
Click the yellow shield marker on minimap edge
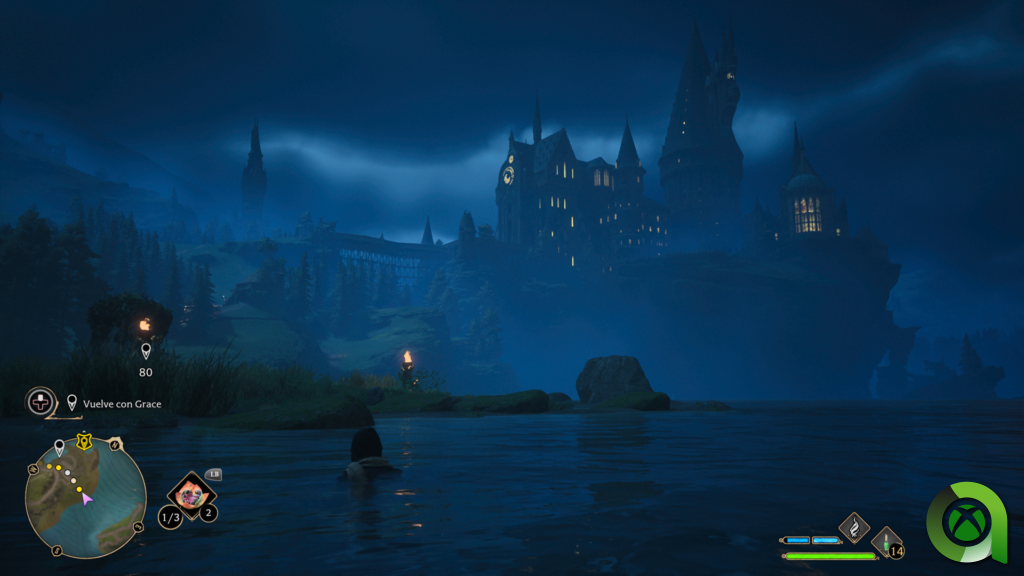click(85, 440)
